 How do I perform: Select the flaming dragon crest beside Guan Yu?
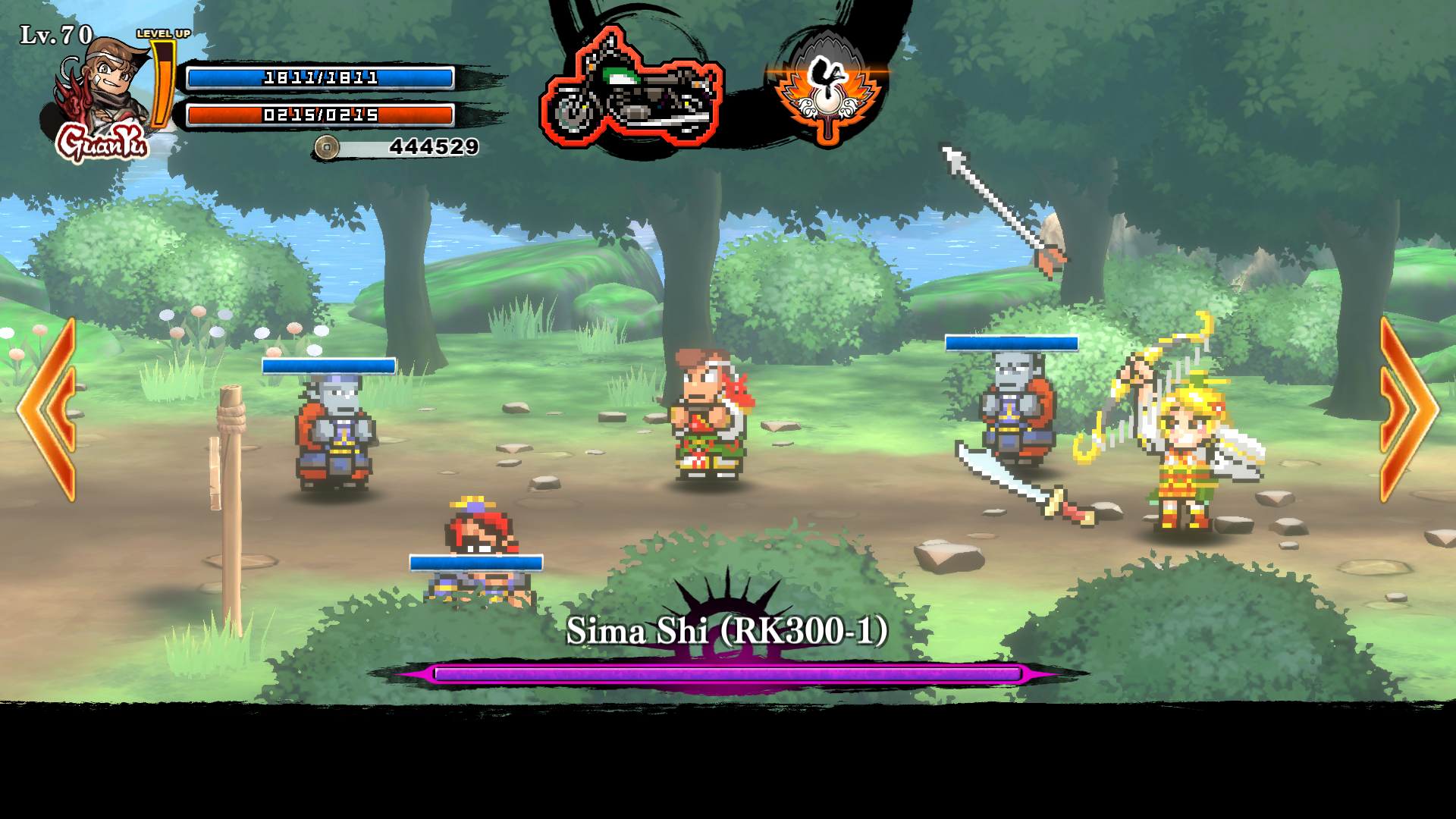[x=72, y=91]
